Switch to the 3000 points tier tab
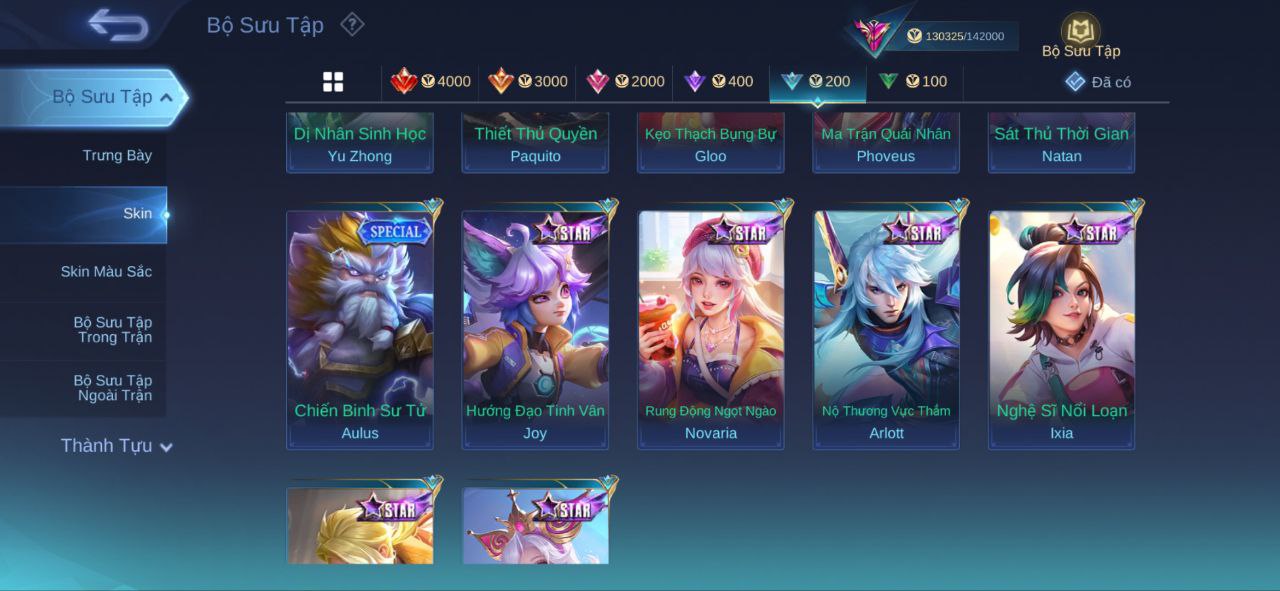The height and width of the screenshot is (591, 1280). (528, 82)
